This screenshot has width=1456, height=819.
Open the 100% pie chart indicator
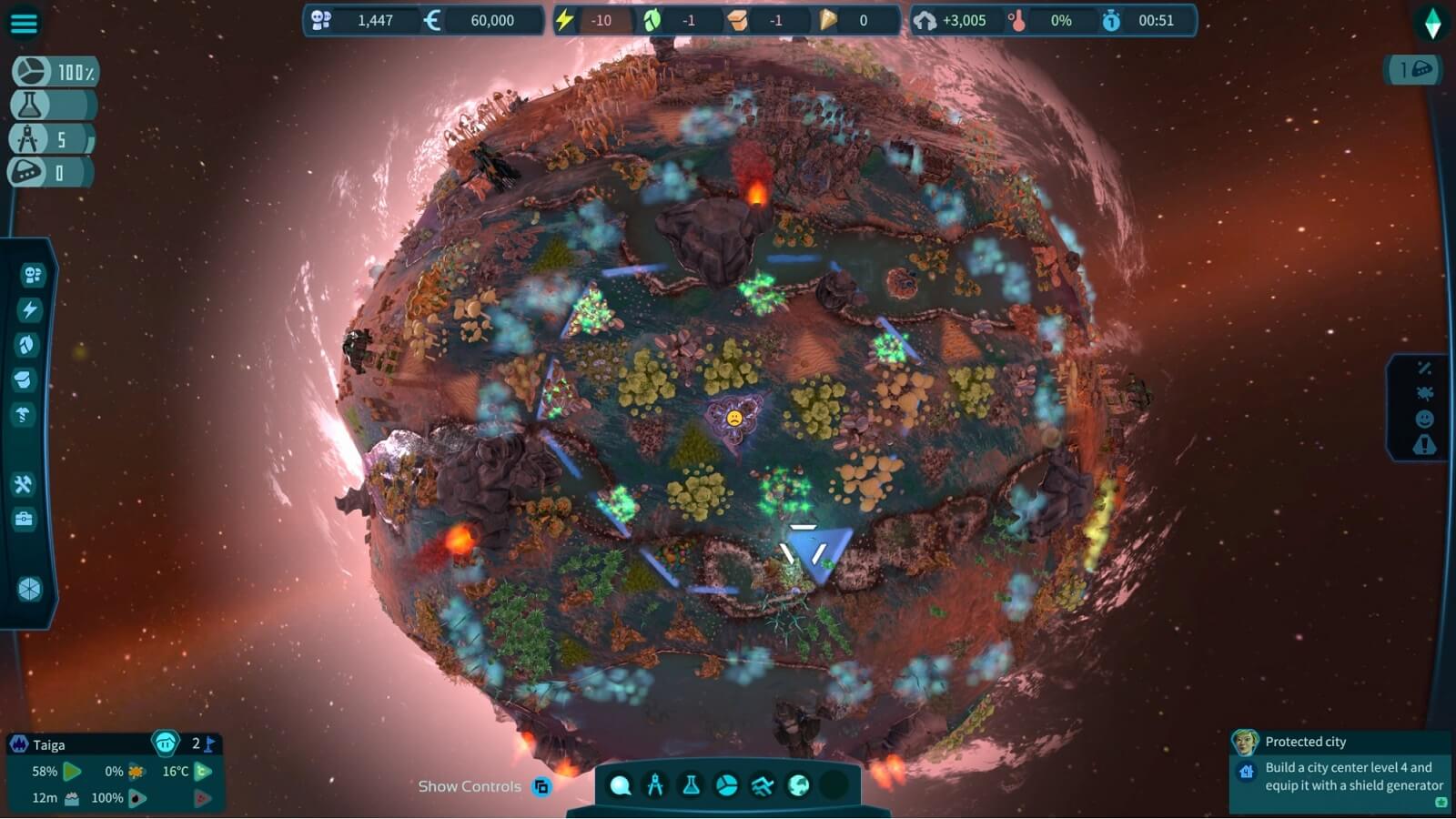tap(55, 72)
